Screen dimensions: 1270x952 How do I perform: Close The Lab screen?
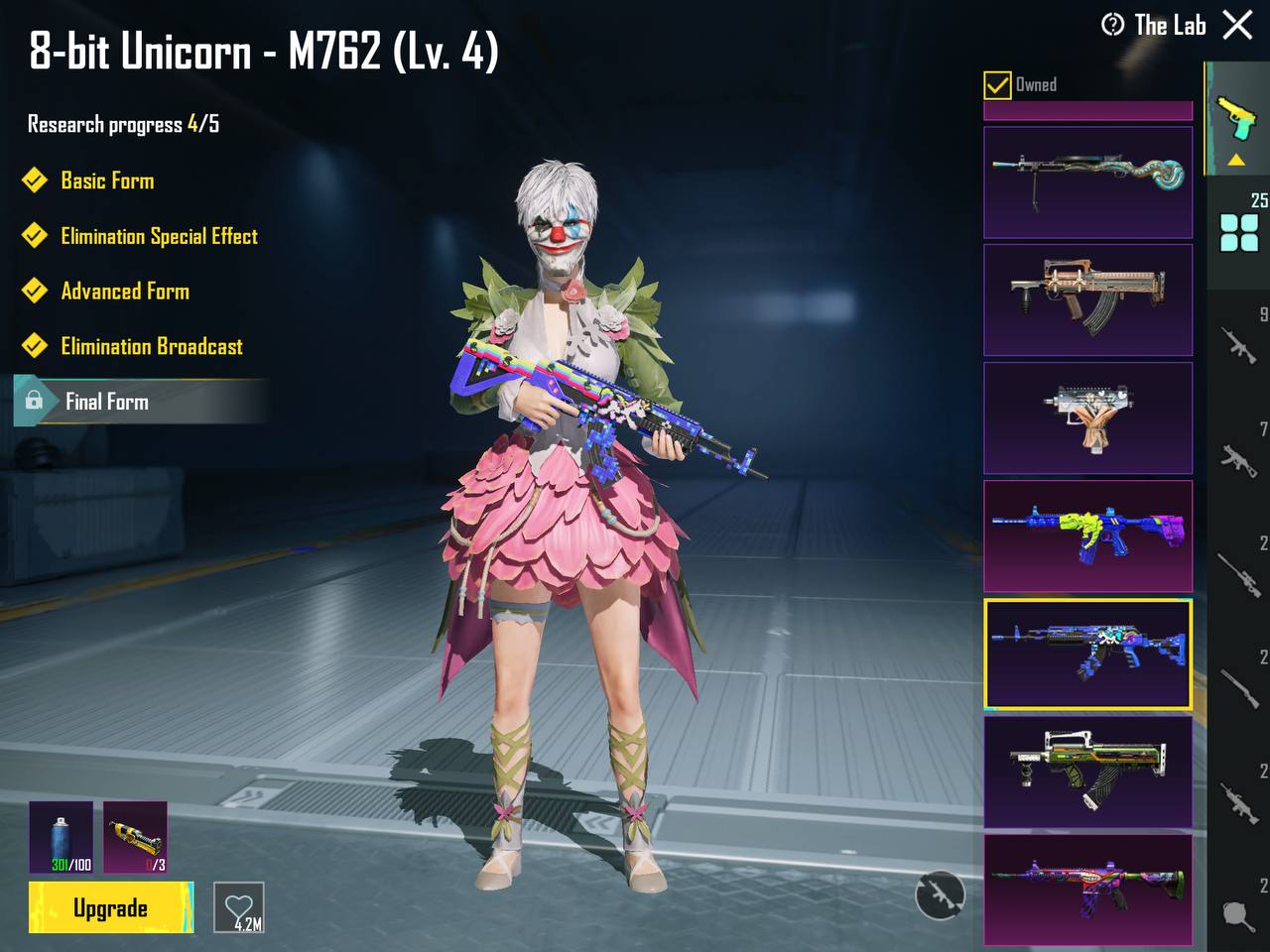1237,25
